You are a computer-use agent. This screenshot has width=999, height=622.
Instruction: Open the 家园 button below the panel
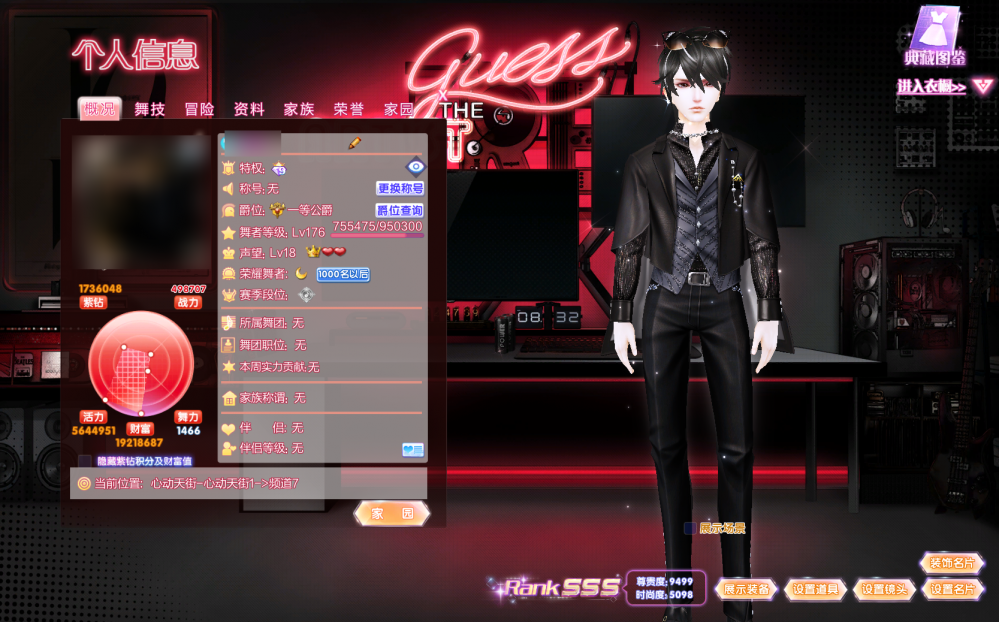point(392,513)
